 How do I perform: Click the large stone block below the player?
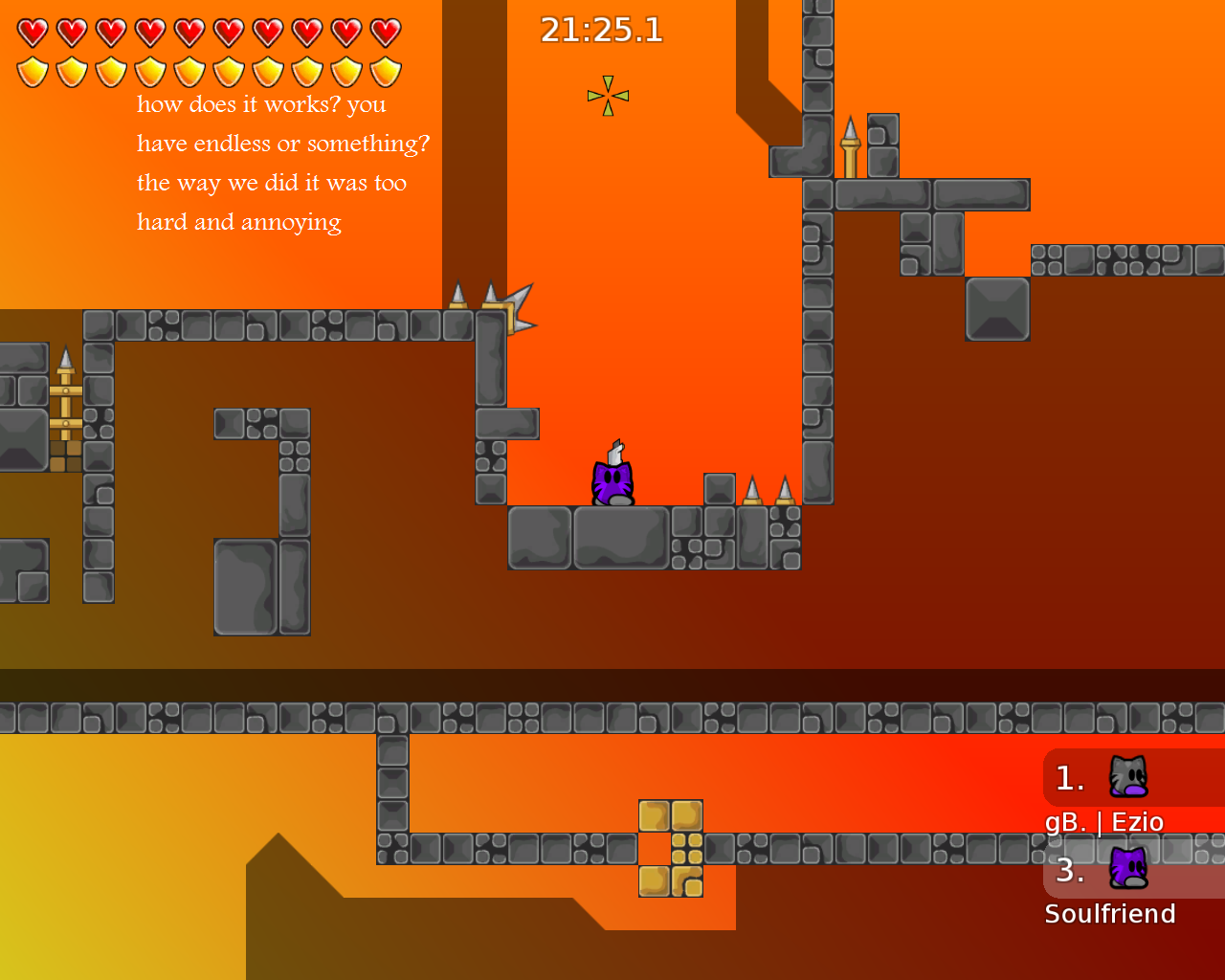[620, 536]
